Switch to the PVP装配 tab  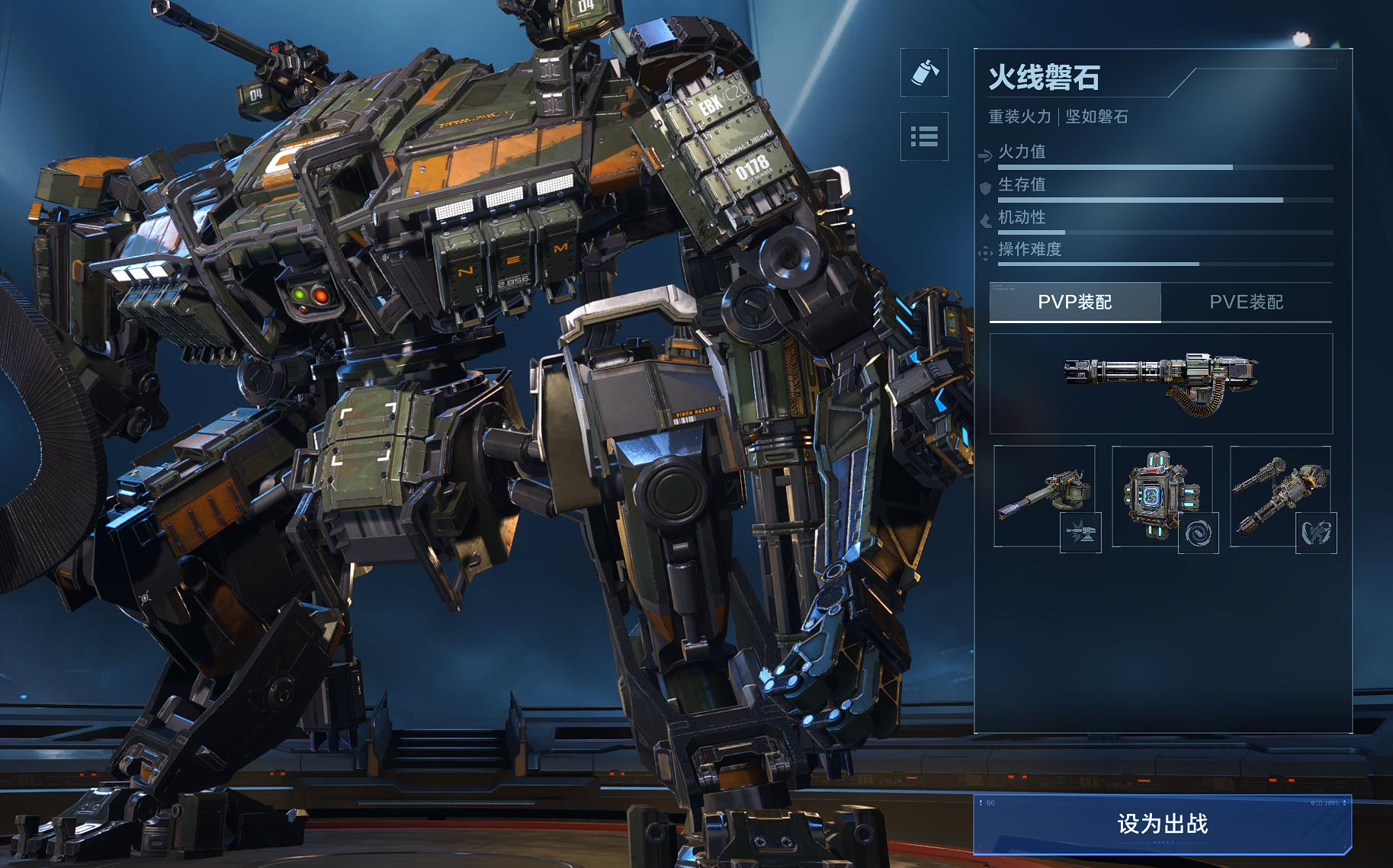(1074, 303)
